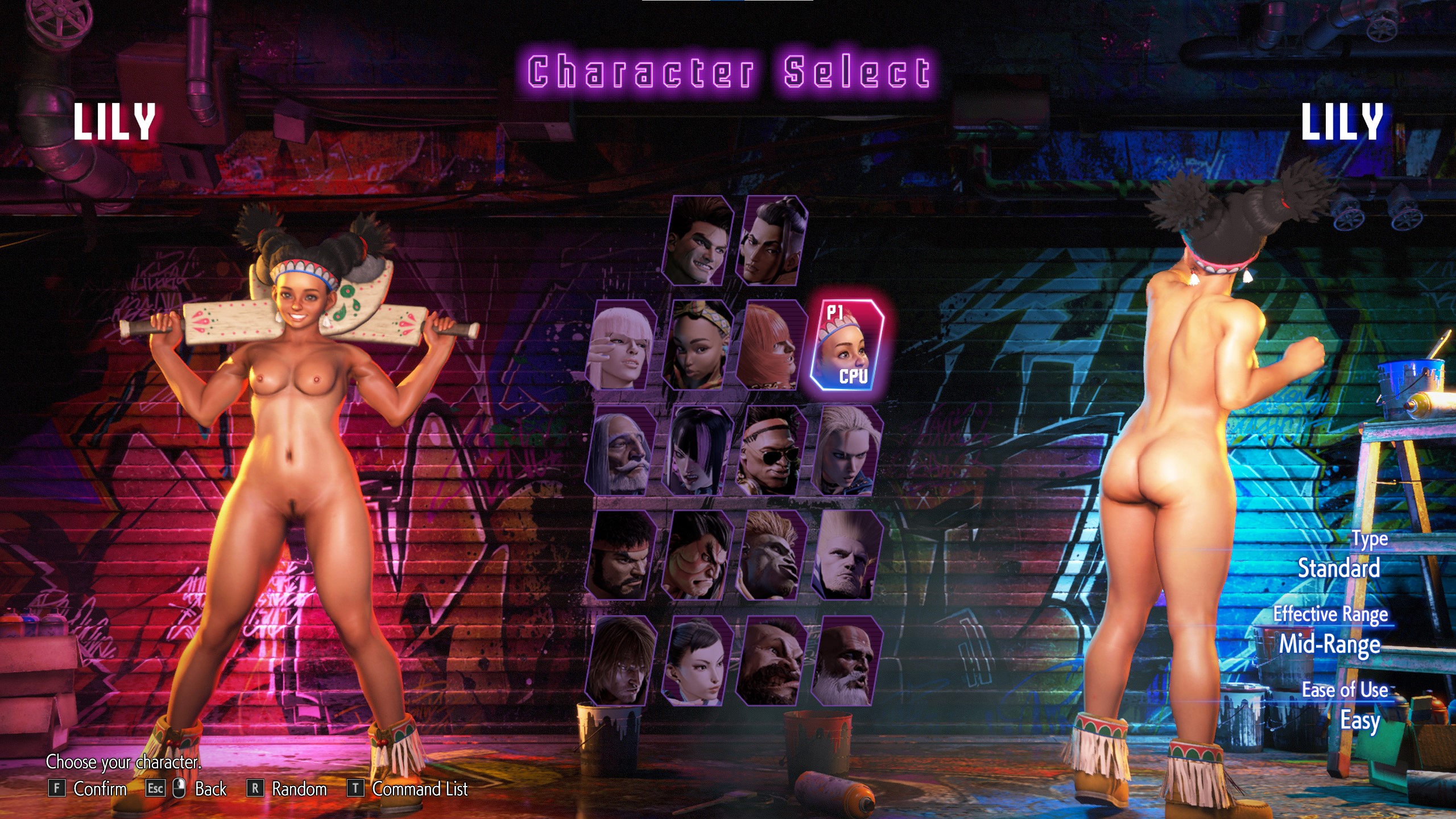Select Blanka's character tile
The image size is (1456, 819).
click(771, 555)
